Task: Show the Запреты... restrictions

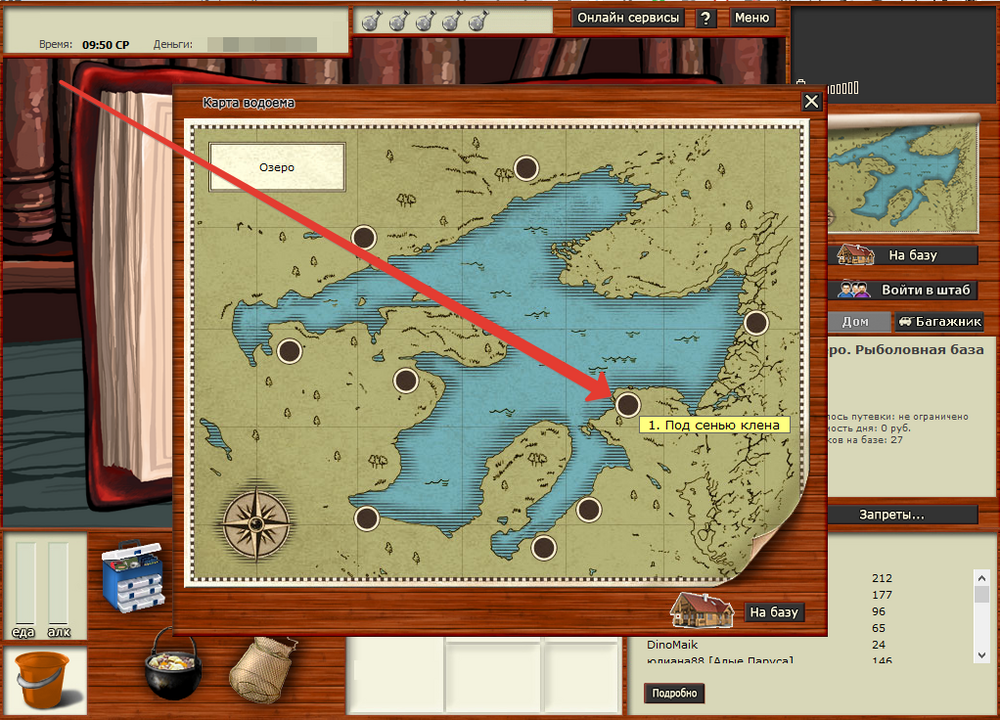Action: pos(892,515)
